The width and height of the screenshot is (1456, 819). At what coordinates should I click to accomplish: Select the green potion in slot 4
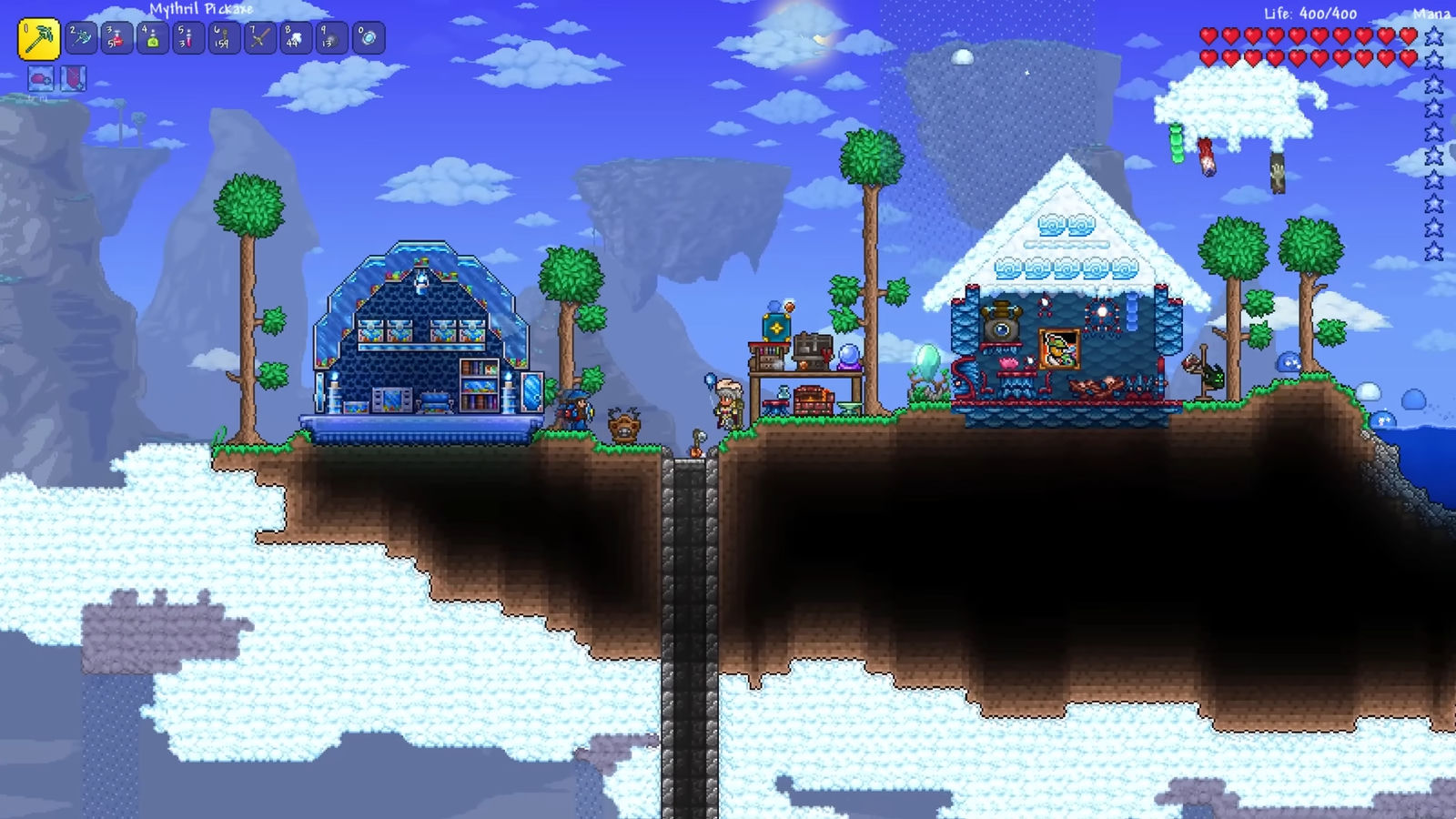[152, 38]
